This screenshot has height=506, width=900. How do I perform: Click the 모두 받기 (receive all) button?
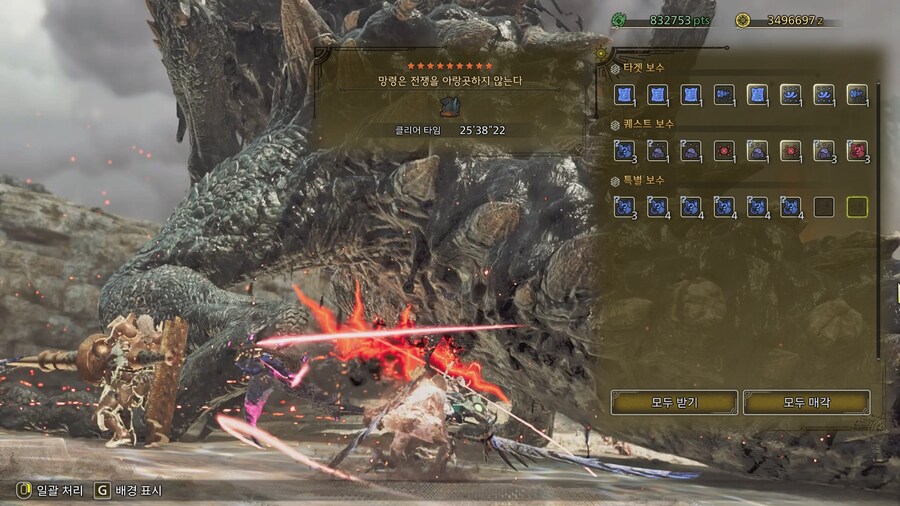(674, 403)
